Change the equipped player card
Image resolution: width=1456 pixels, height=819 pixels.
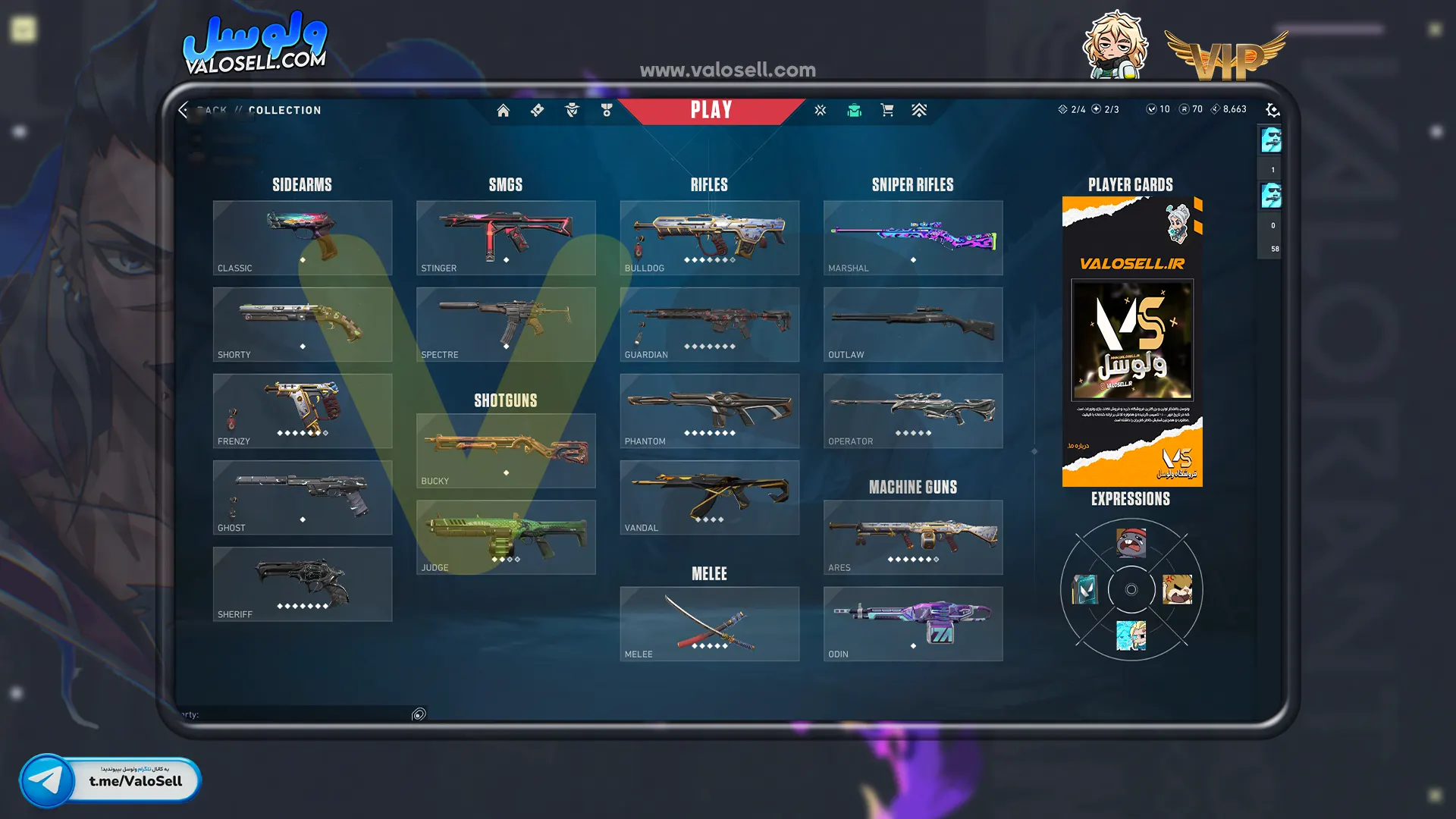1131,341
